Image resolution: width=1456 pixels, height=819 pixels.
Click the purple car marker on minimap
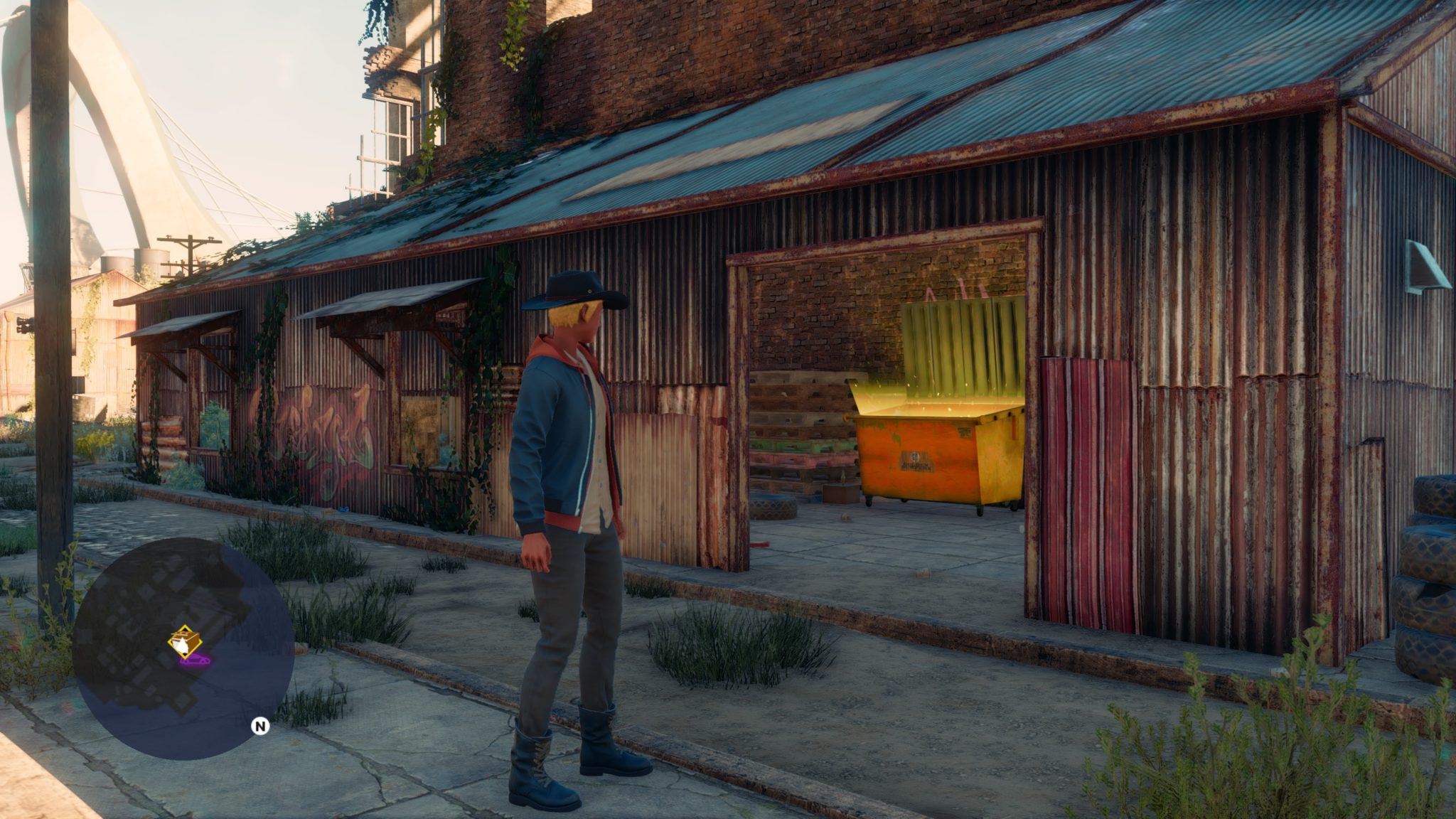point(196,660)
